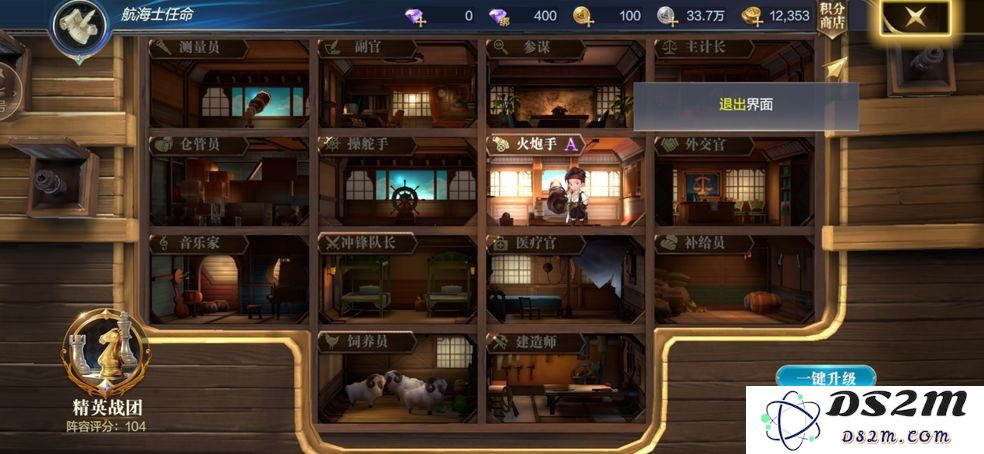Close the navigator appointment screen

pyautogui.click(x=914, y=18)
